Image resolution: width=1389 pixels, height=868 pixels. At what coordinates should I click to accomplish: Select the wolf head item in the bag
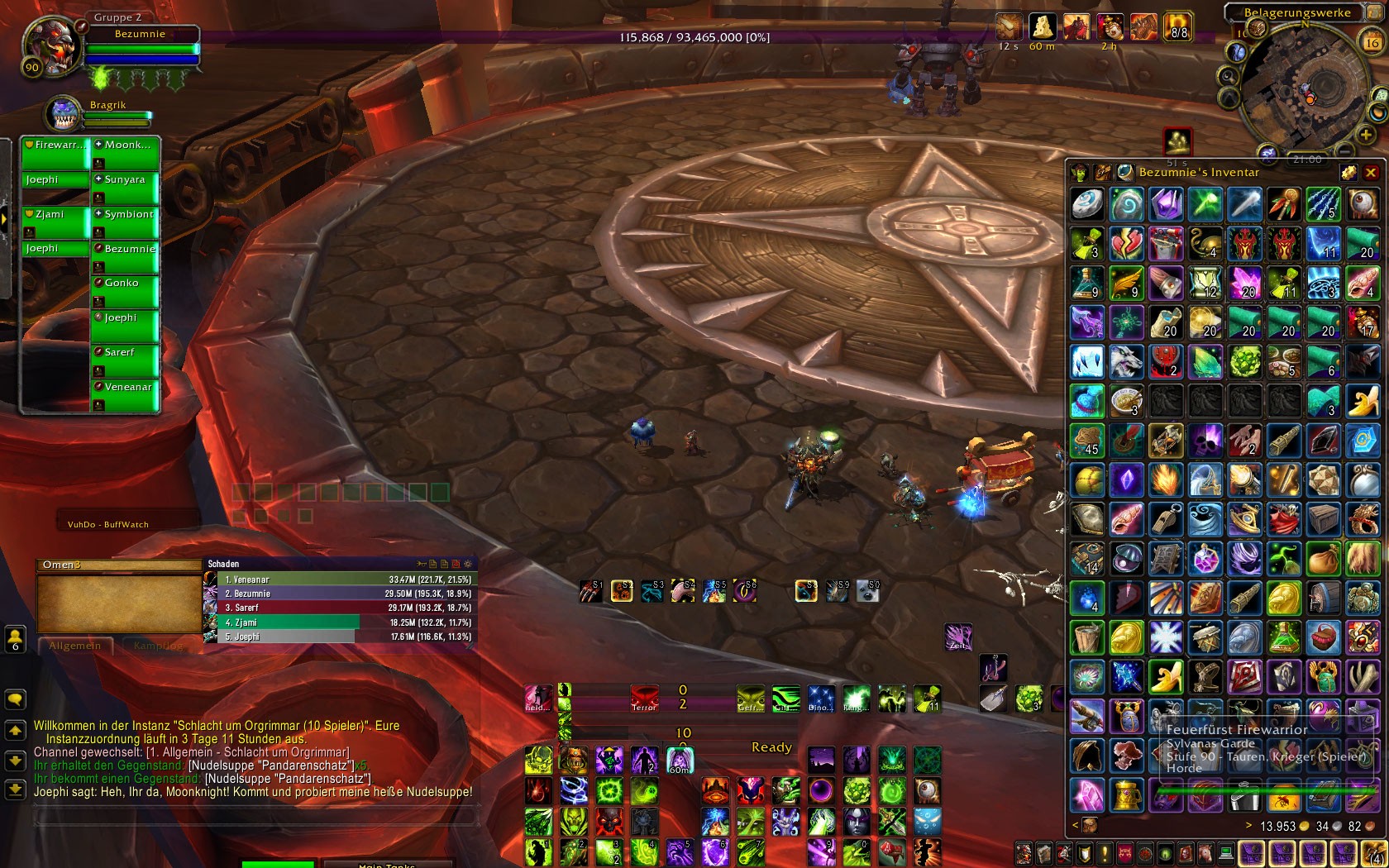pyautogui.click(x=1126, y=362)
